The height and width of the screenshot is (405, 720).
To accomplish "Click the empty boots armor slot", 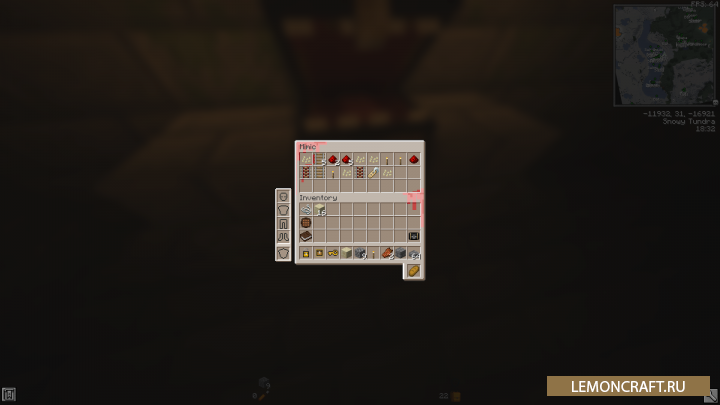I will click(x=283, y=236).
